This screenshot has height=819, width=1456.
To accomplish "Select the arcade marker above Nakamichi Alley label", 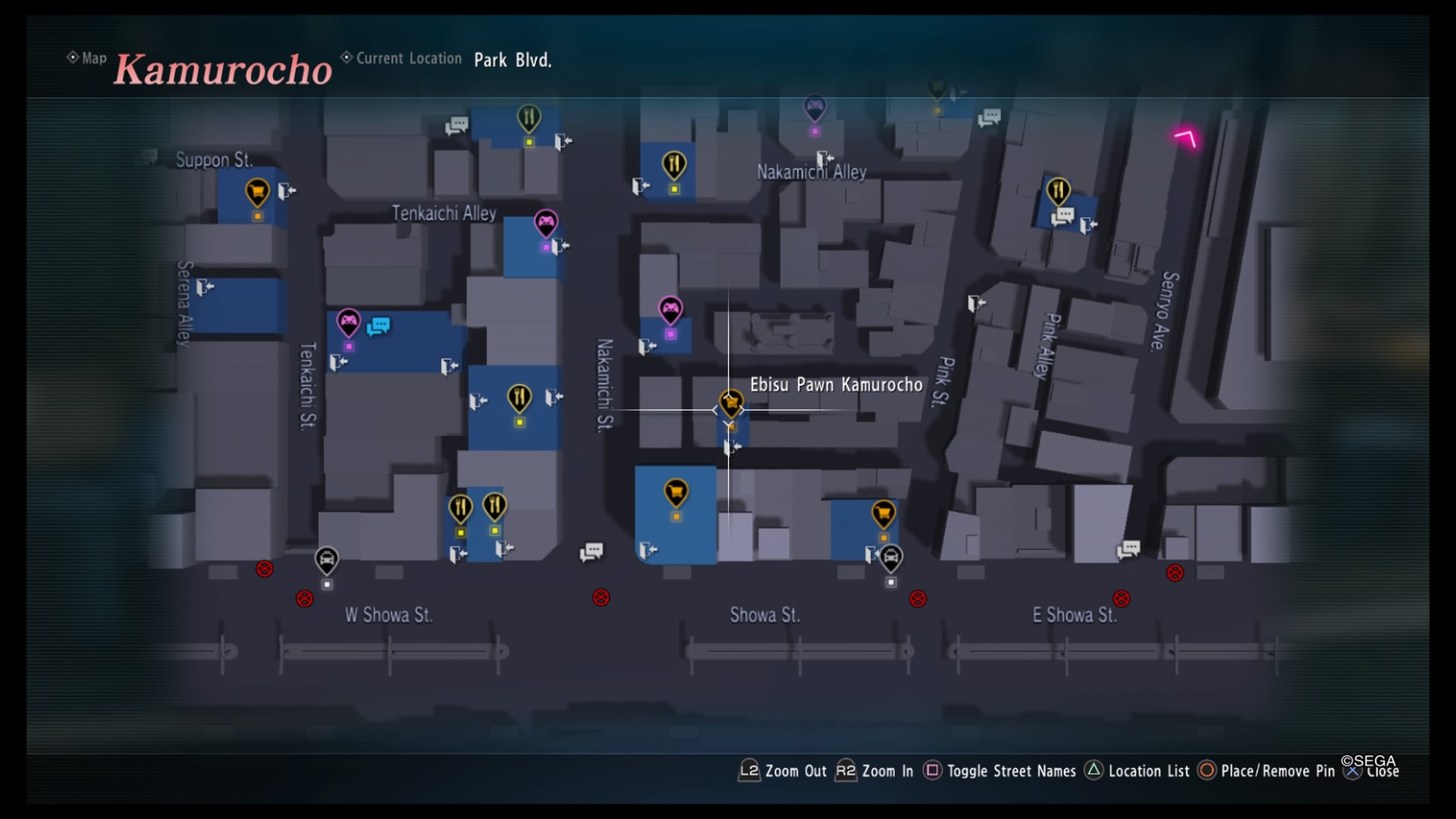I will pos(814,107).
